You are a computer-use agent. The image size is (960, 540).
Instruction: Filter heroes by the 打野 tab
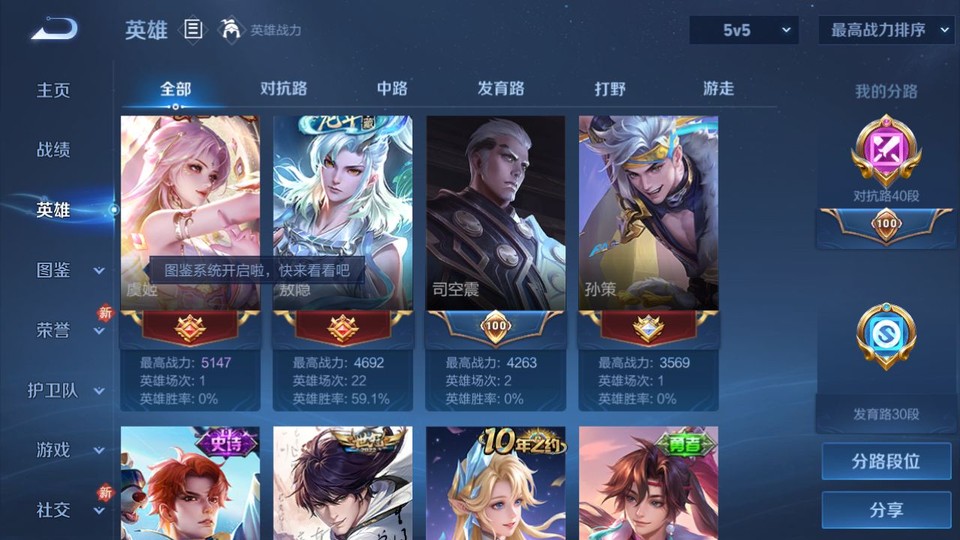click(610, 88)
